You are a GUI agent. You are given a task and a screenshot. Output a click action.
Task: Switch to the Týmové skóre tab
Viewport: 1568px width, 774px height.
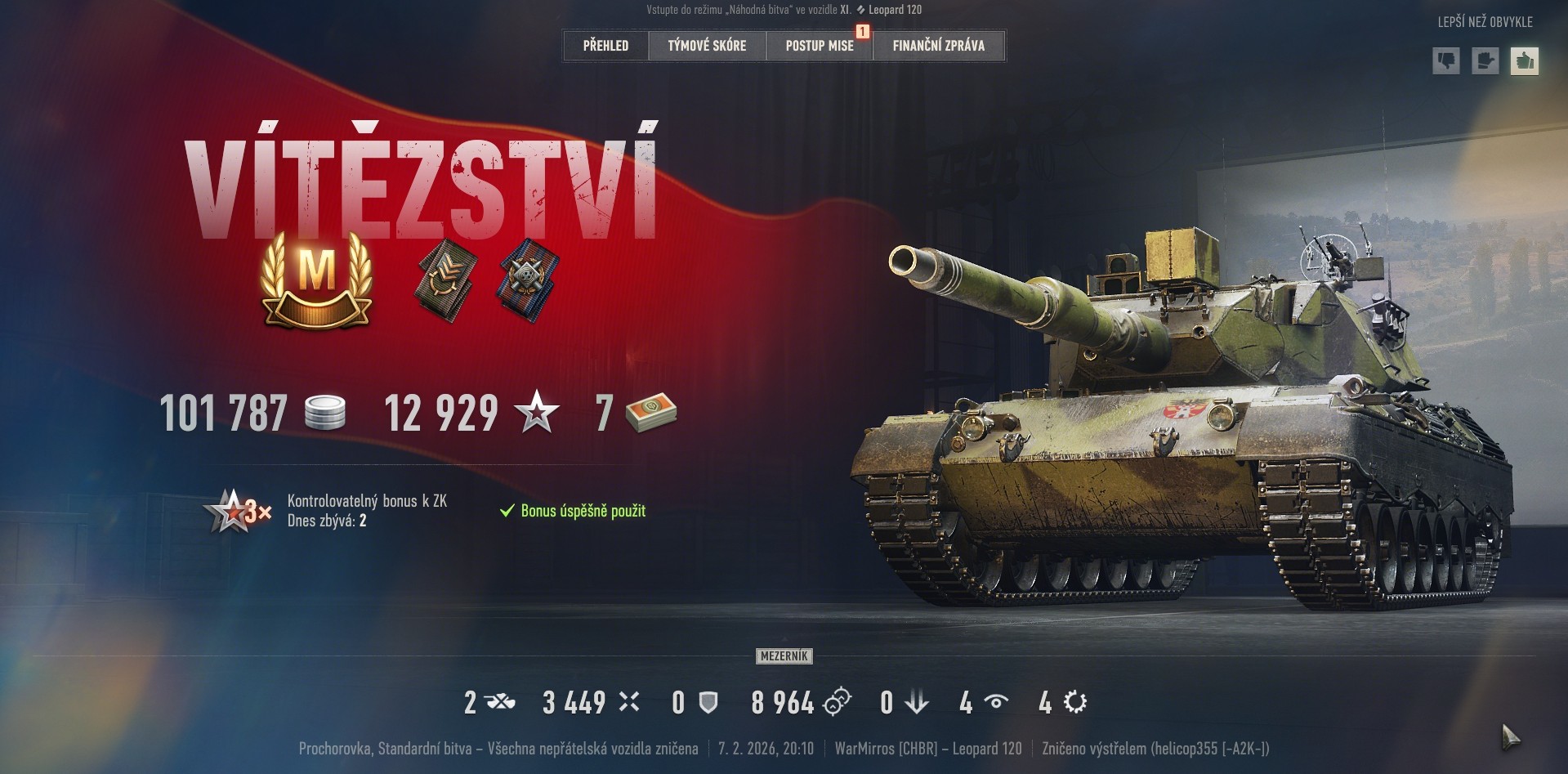707,46
